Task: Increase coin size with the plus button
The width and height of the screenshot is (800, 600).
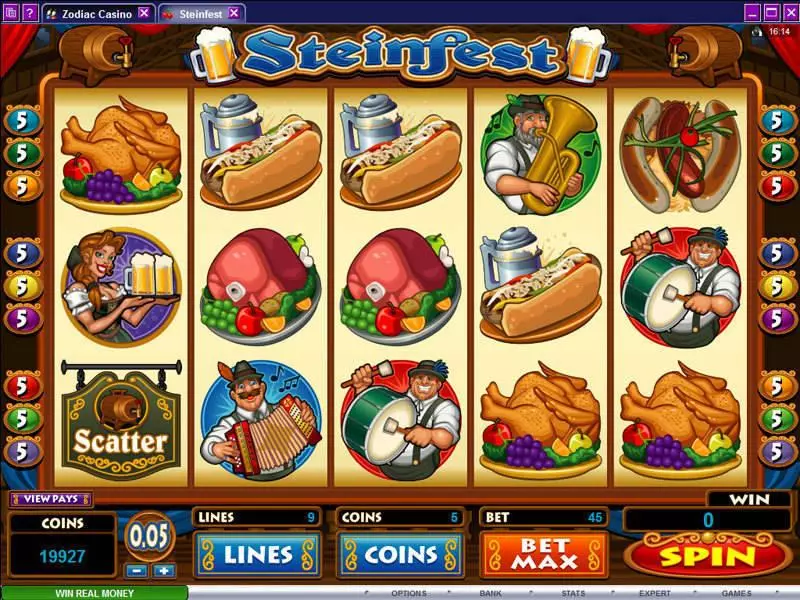Action: pos(163,570)
